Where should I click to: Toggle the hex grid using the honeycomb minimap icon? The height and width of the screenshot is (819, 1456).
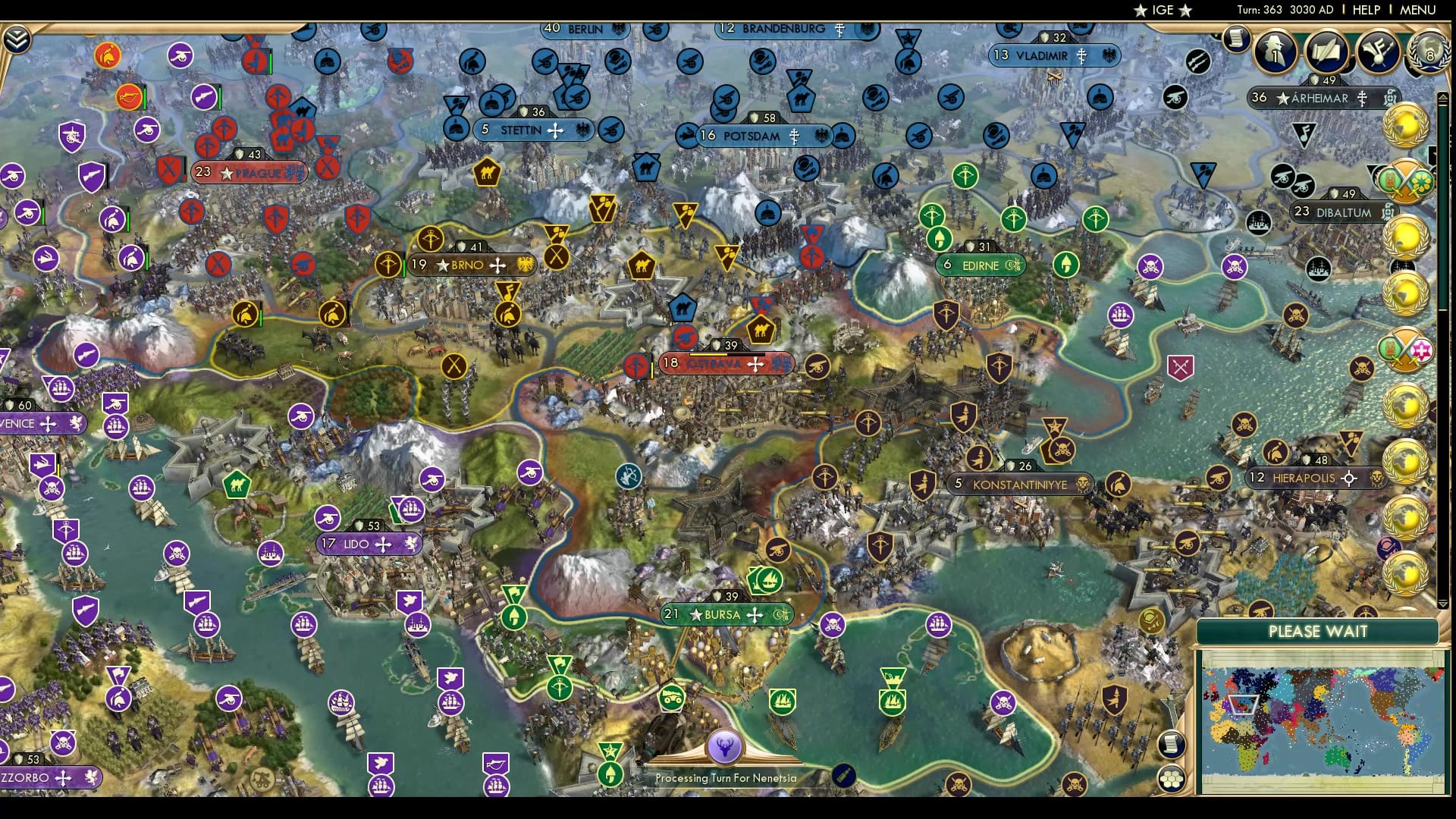tap(1171, 779)
